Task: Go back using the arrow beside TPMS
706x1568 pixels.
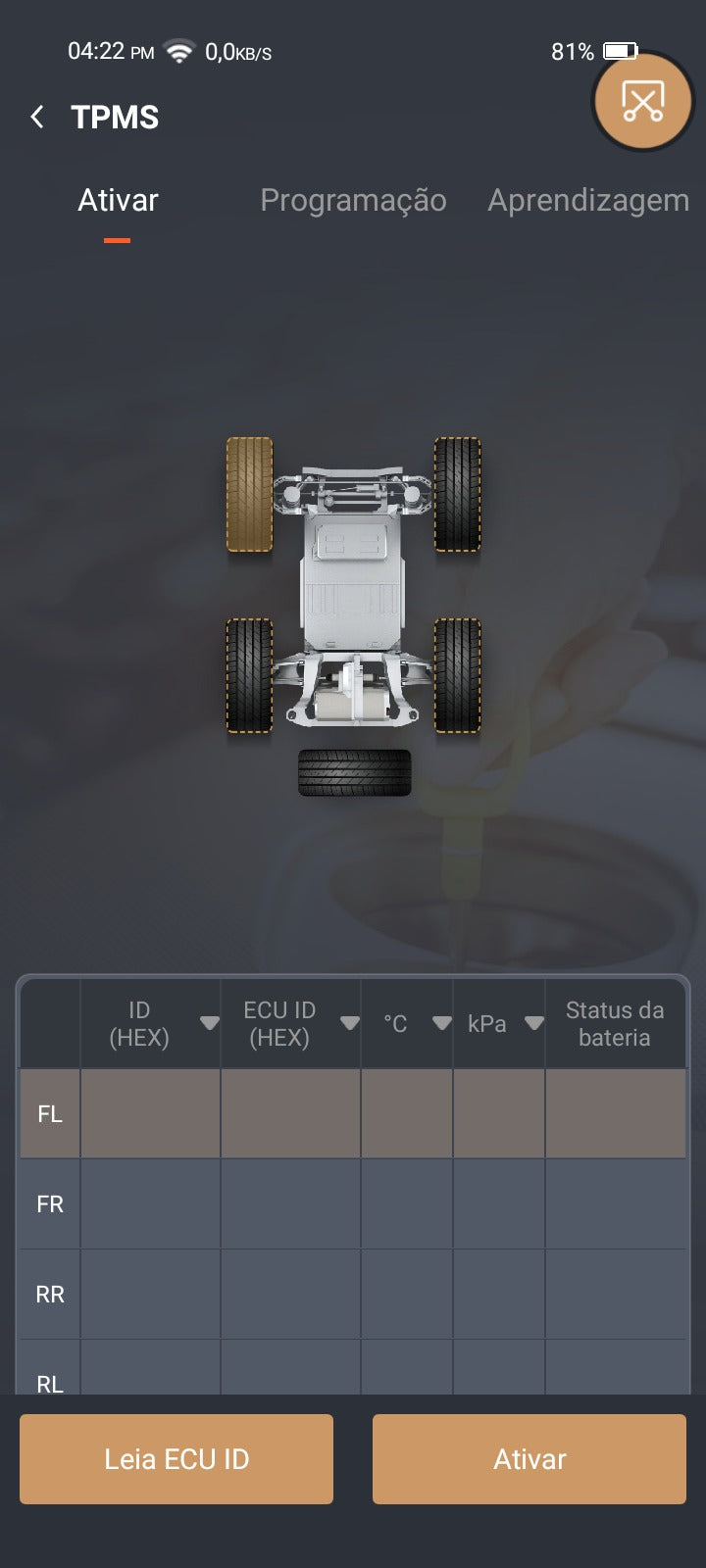Action: pyautogui.click(x=37, y=118)
